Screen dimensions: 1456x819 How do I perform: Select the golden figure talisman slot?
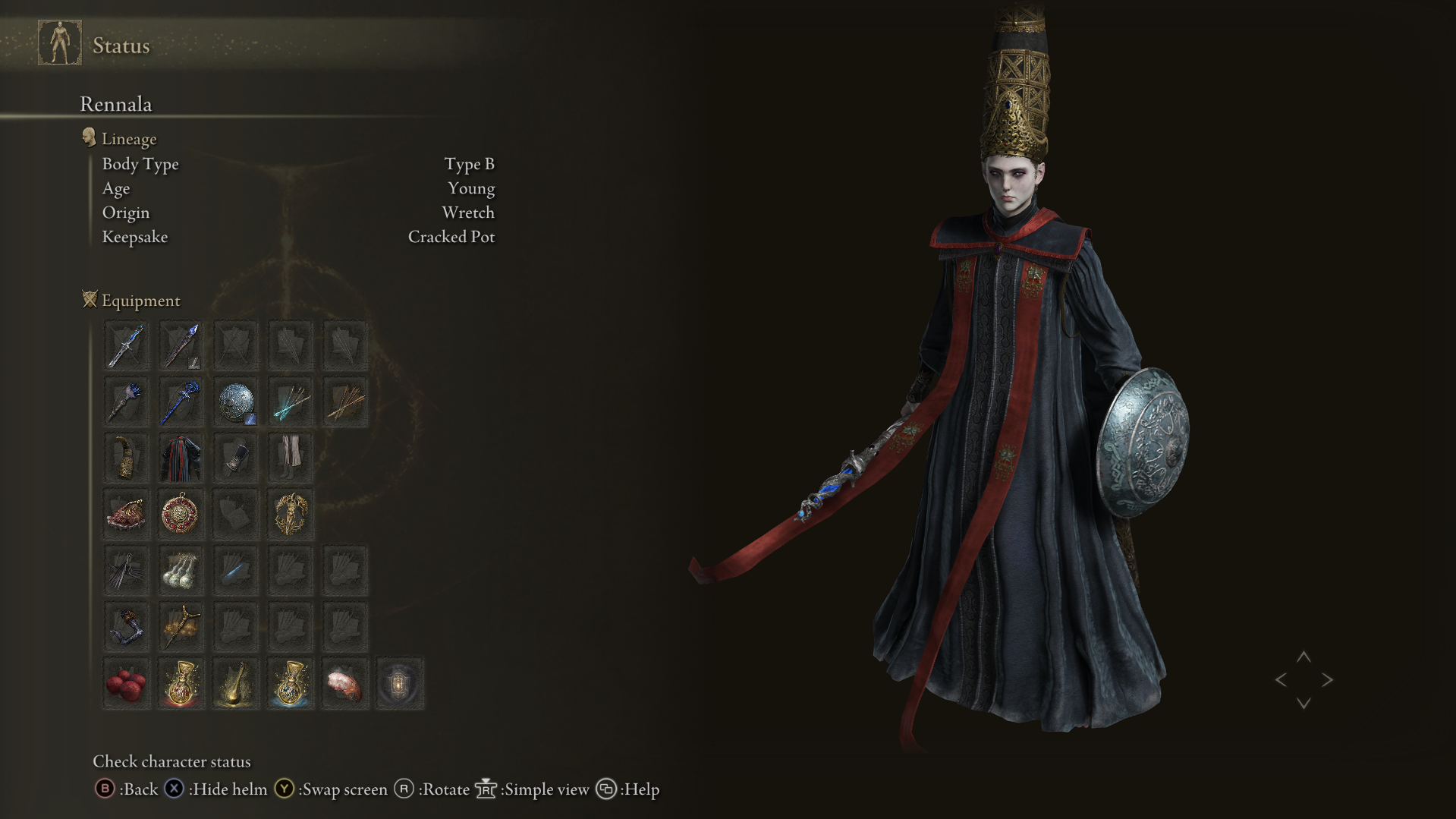(291, 515)
